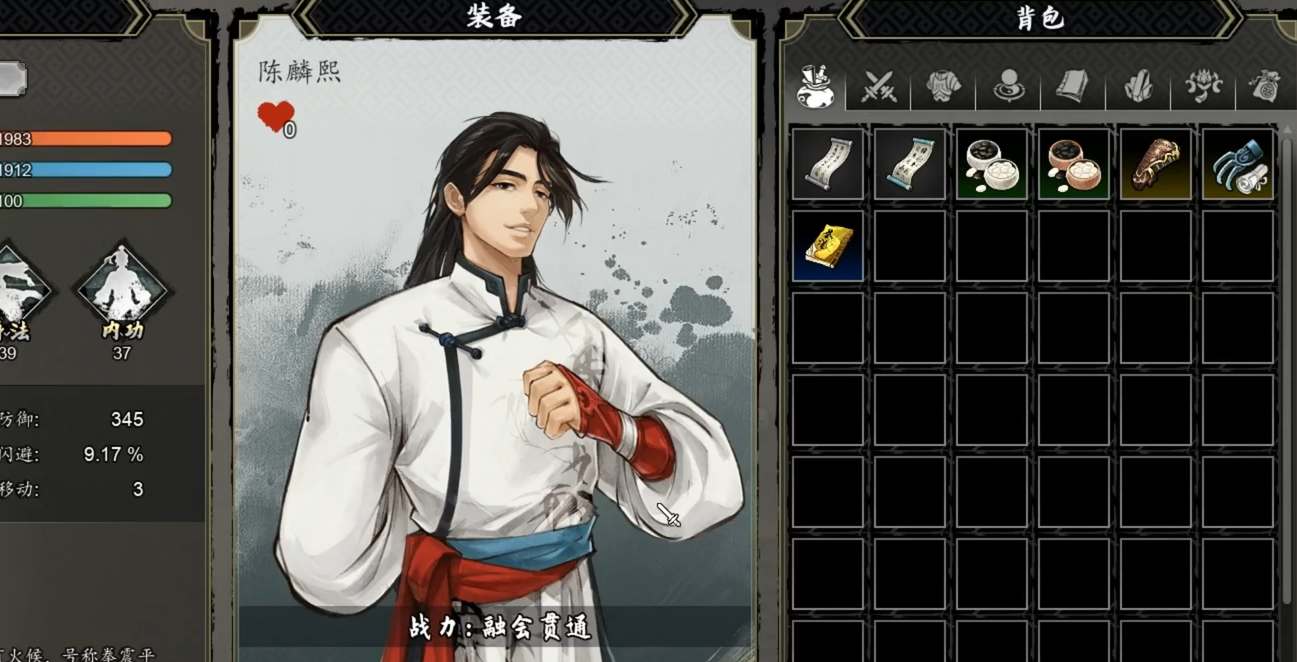Select the blue-handled scroll item
The image size is (1297, 662).
click(910, 164)
